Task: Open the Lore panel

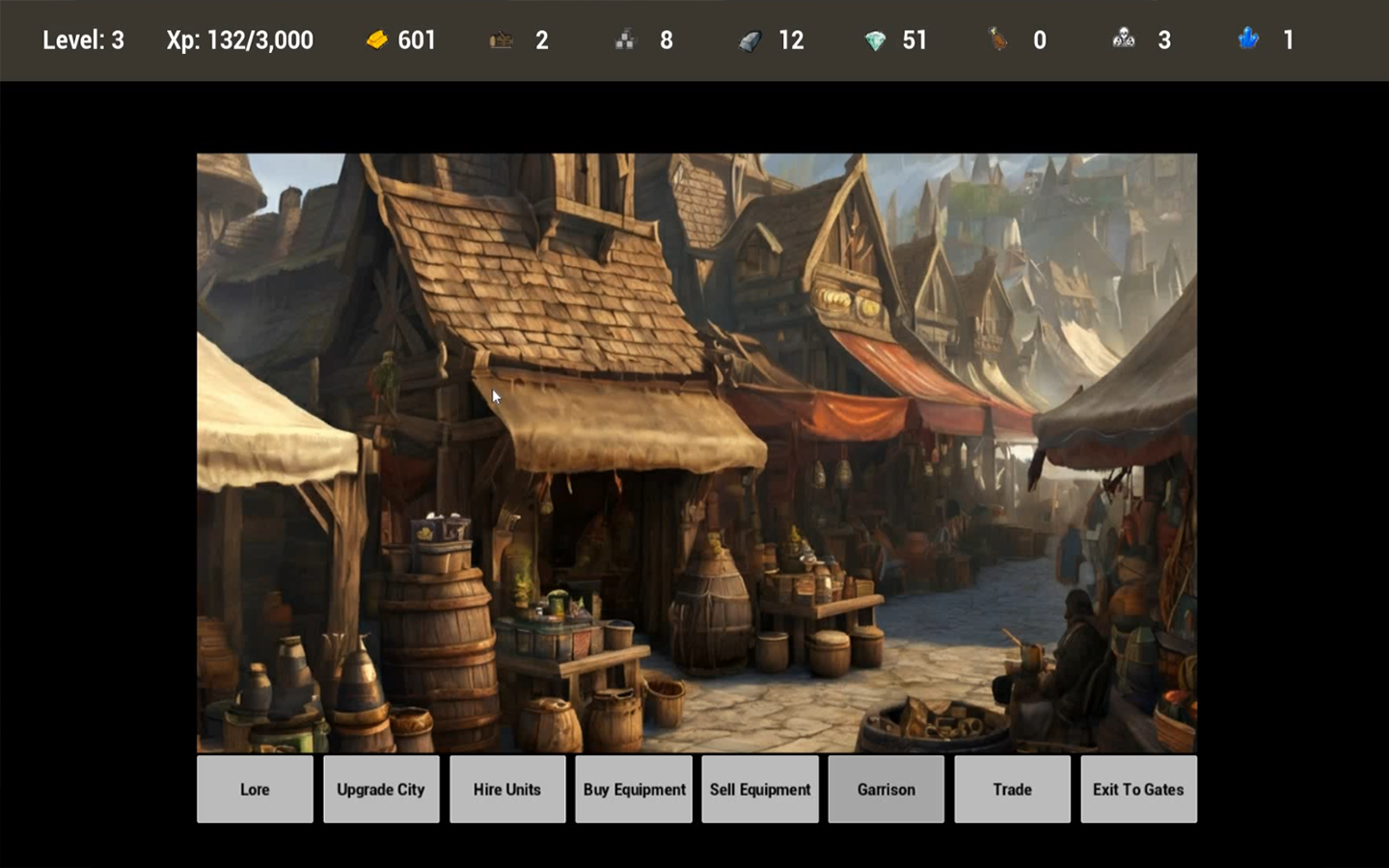Action: click(255, 789)
